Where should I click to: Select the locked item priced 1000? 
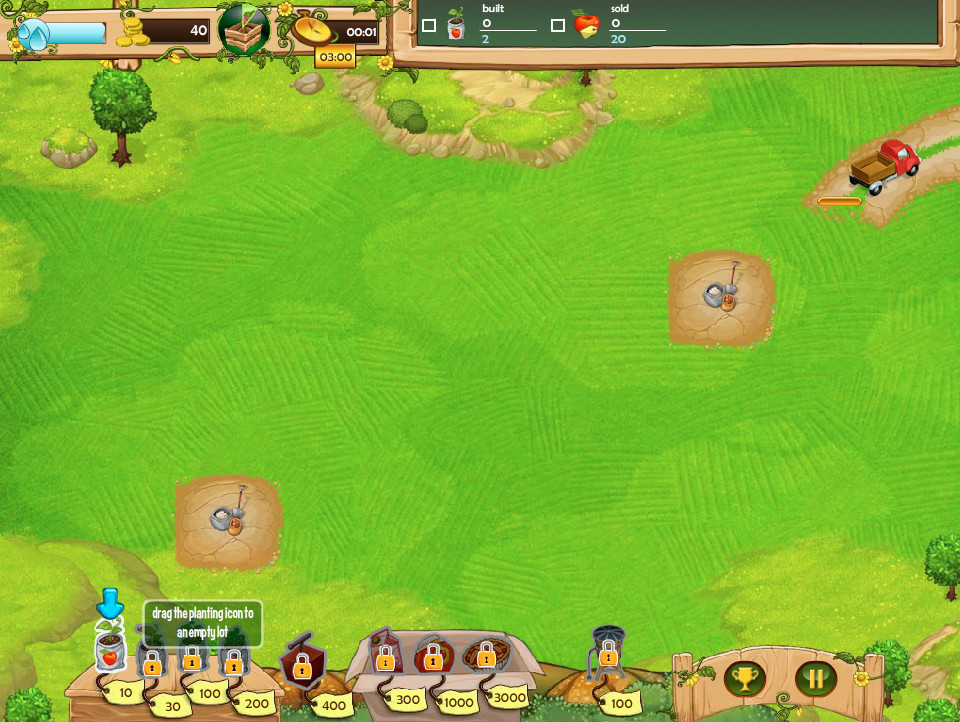pyautogui.click(x=434, y=657)
